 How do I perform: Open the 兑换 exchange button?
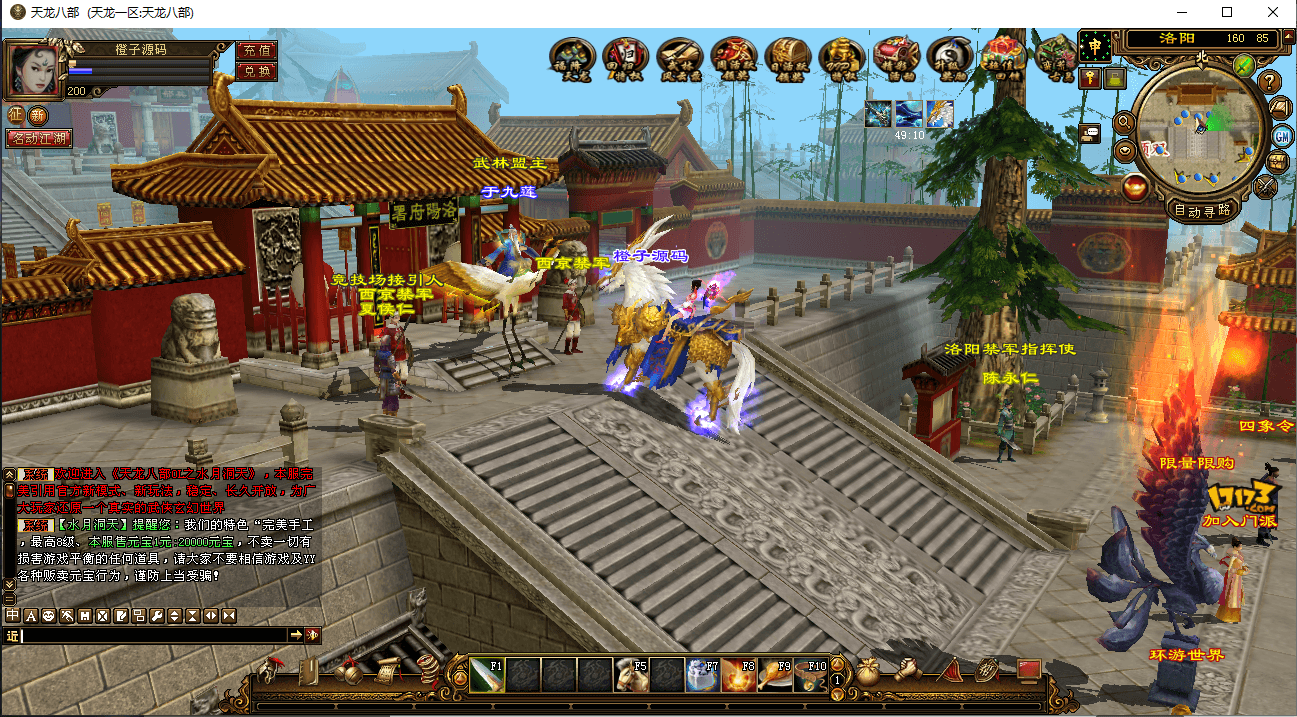pos(256,71)
